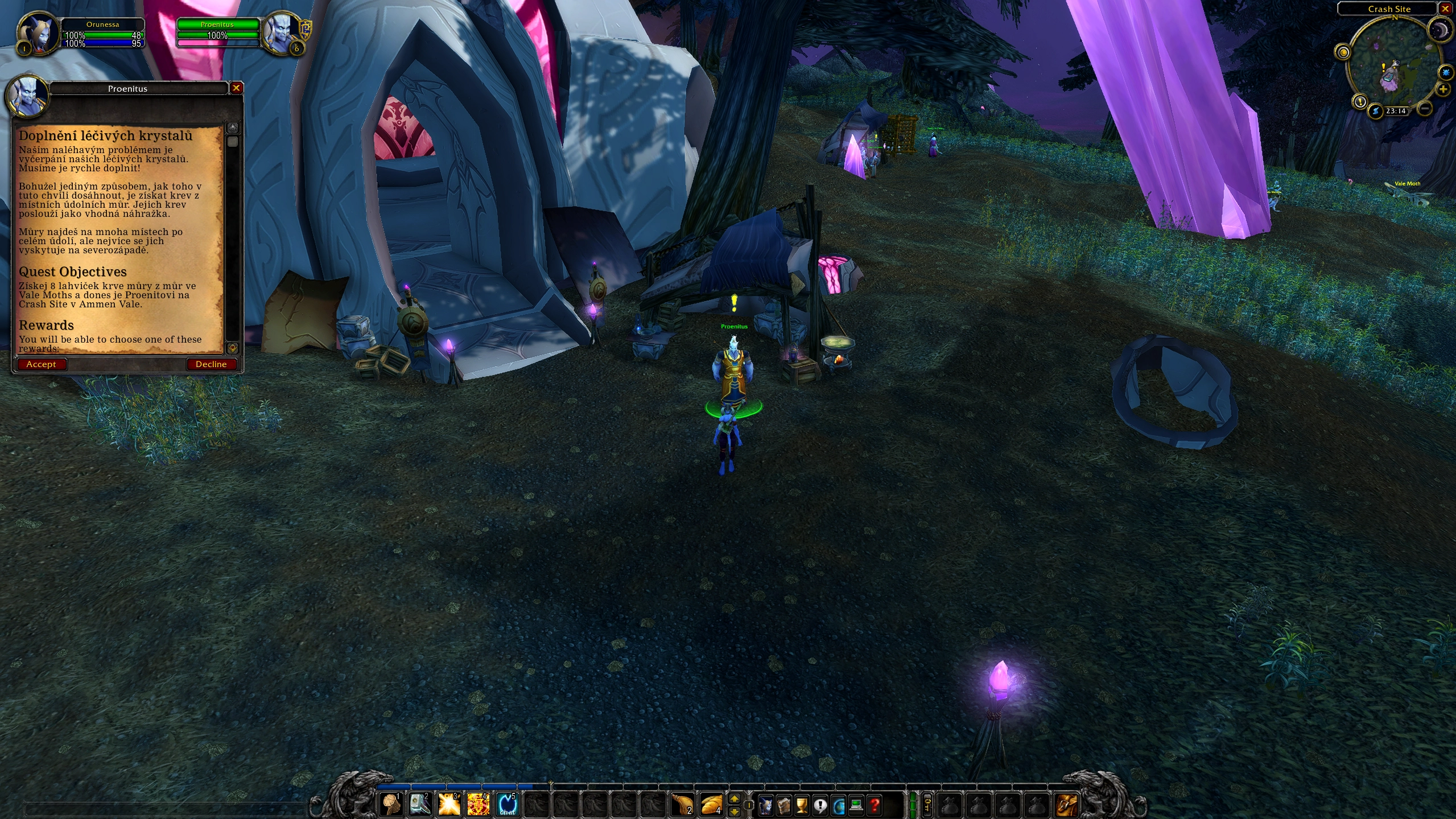Select the Orunessa player portrait

click(38, 34)
